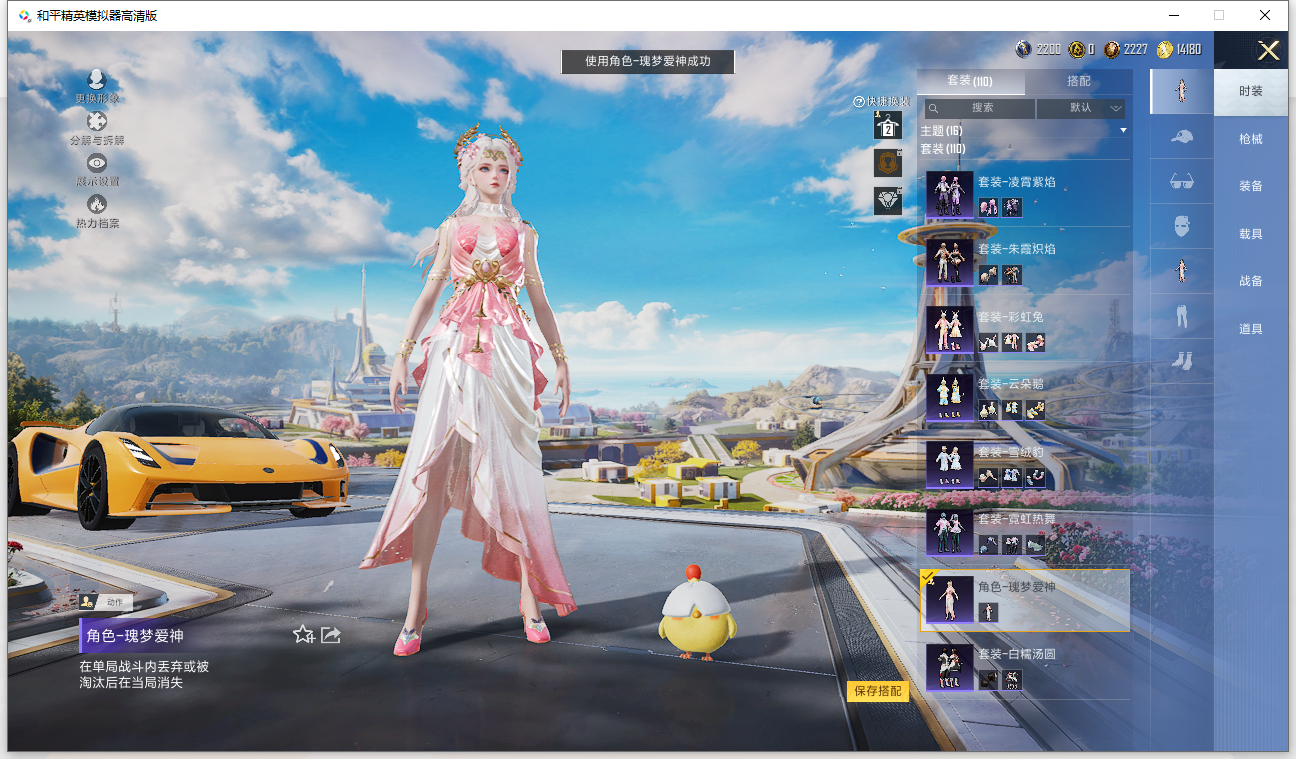This screenshot has height=759, width=1296.
Task: Open the 默认 sort dropdown
Action: (1082, 108)
